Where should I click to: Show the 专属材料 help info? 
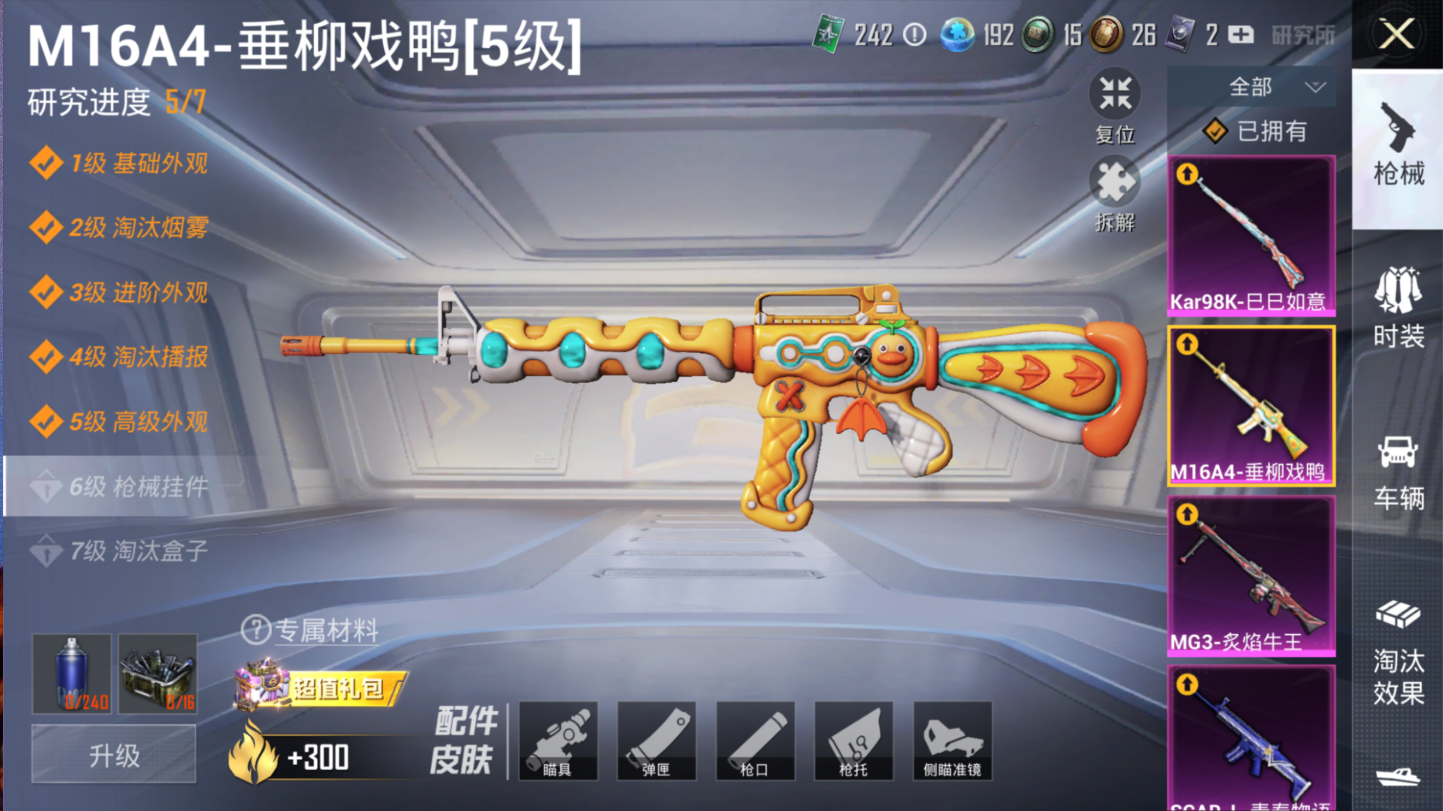tap(256, 630)
